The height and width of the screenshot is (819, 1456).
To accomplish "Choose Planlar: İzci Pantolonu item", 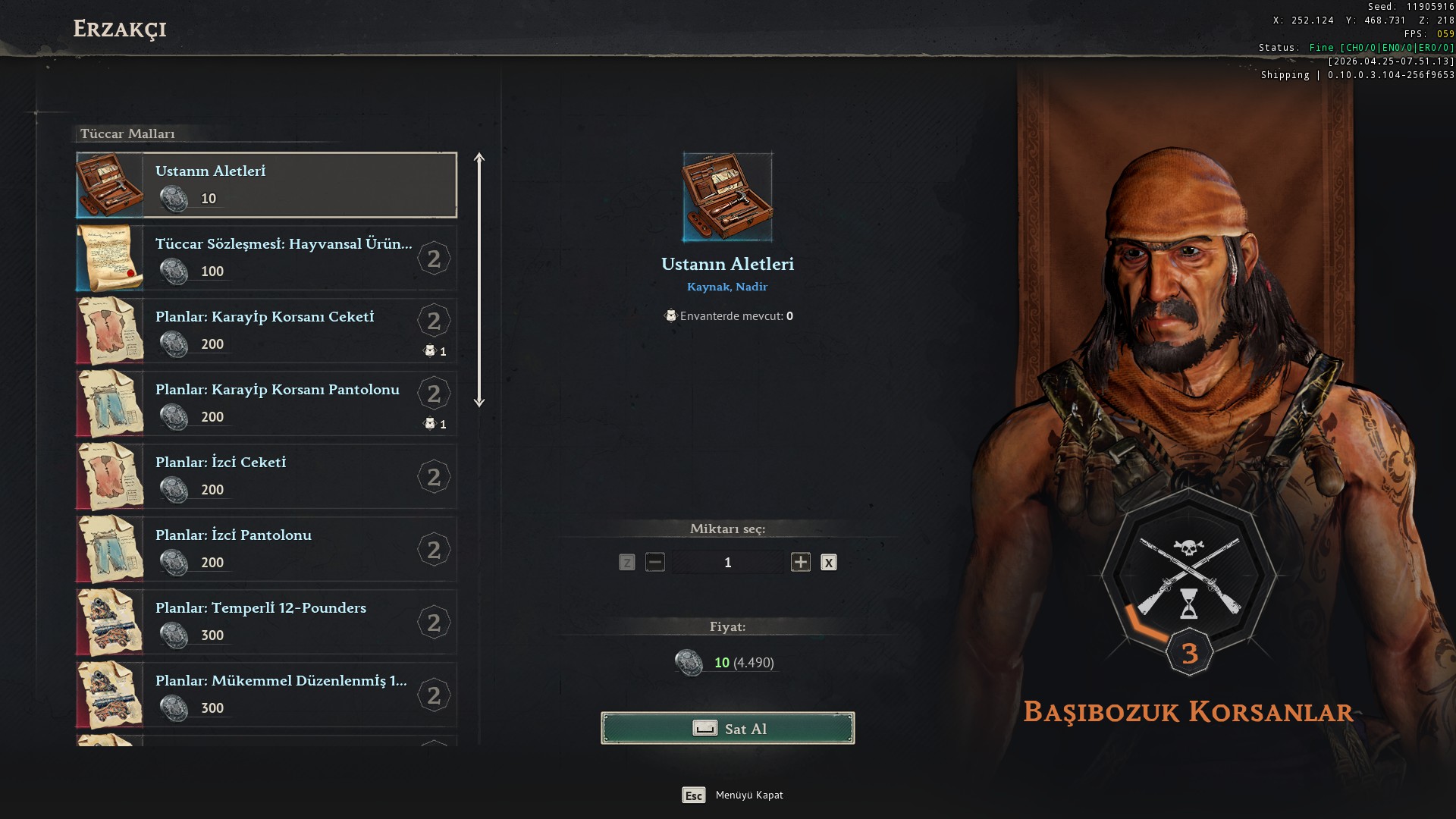I will click(x=266, y=549).
